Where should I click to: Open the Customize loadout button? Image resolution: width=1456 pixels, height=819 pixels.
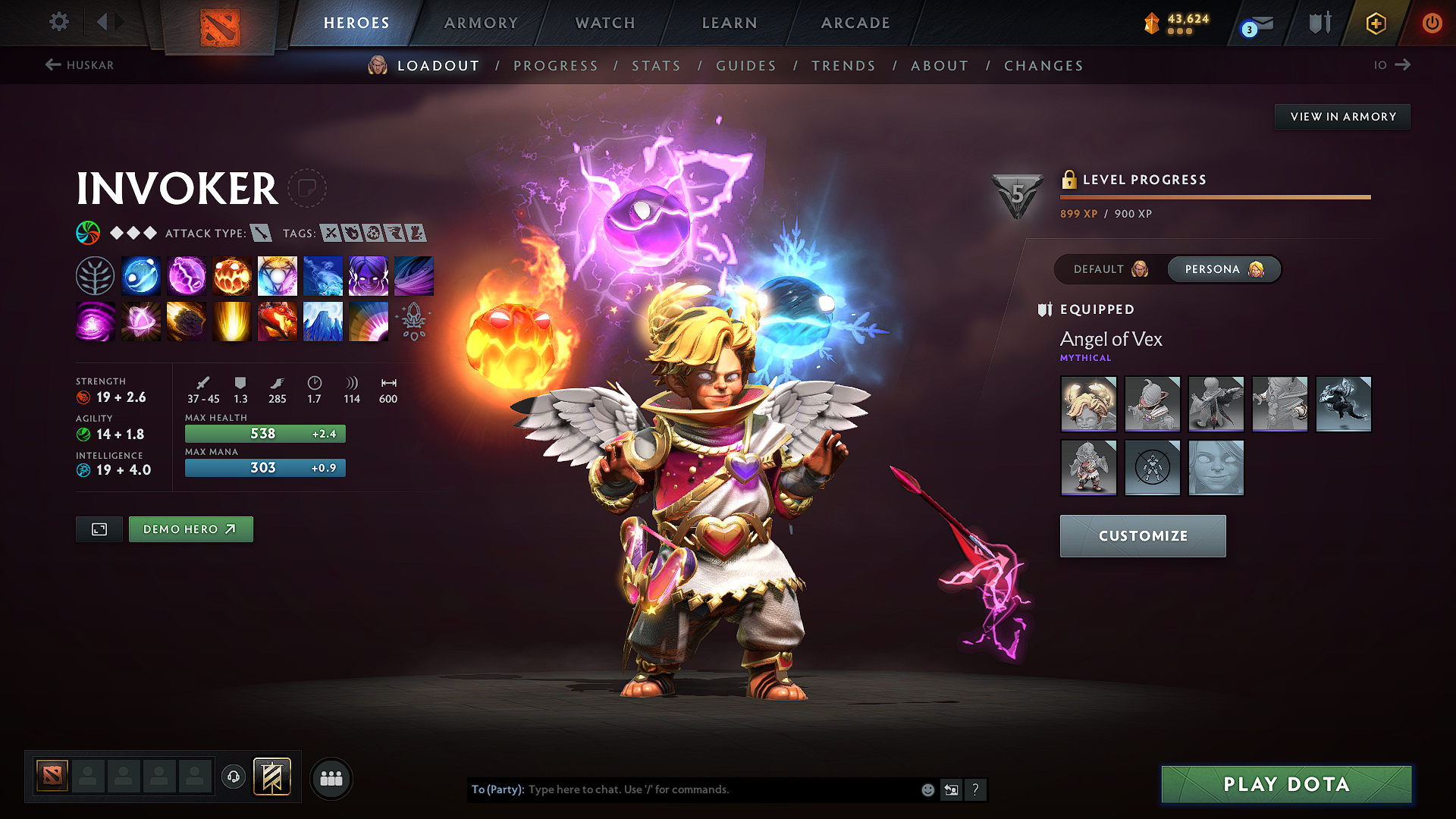[x=1142, y=536]
